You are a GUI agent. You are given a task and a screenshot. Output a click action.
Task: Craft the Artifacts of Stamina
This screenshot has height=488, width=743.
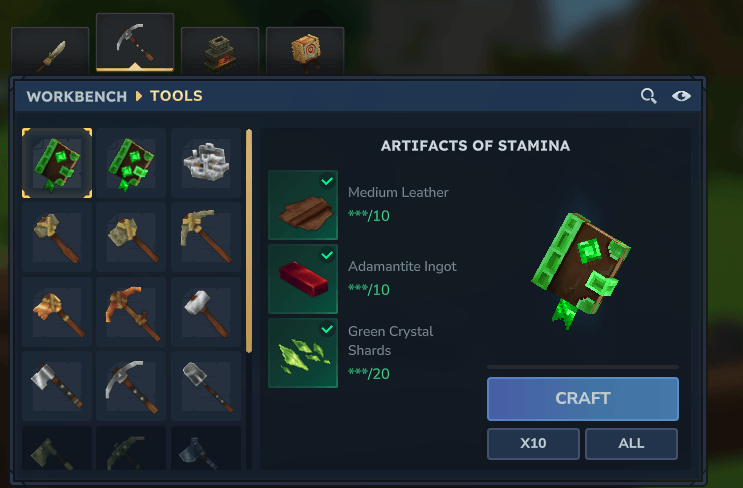[x=582, y=398]
